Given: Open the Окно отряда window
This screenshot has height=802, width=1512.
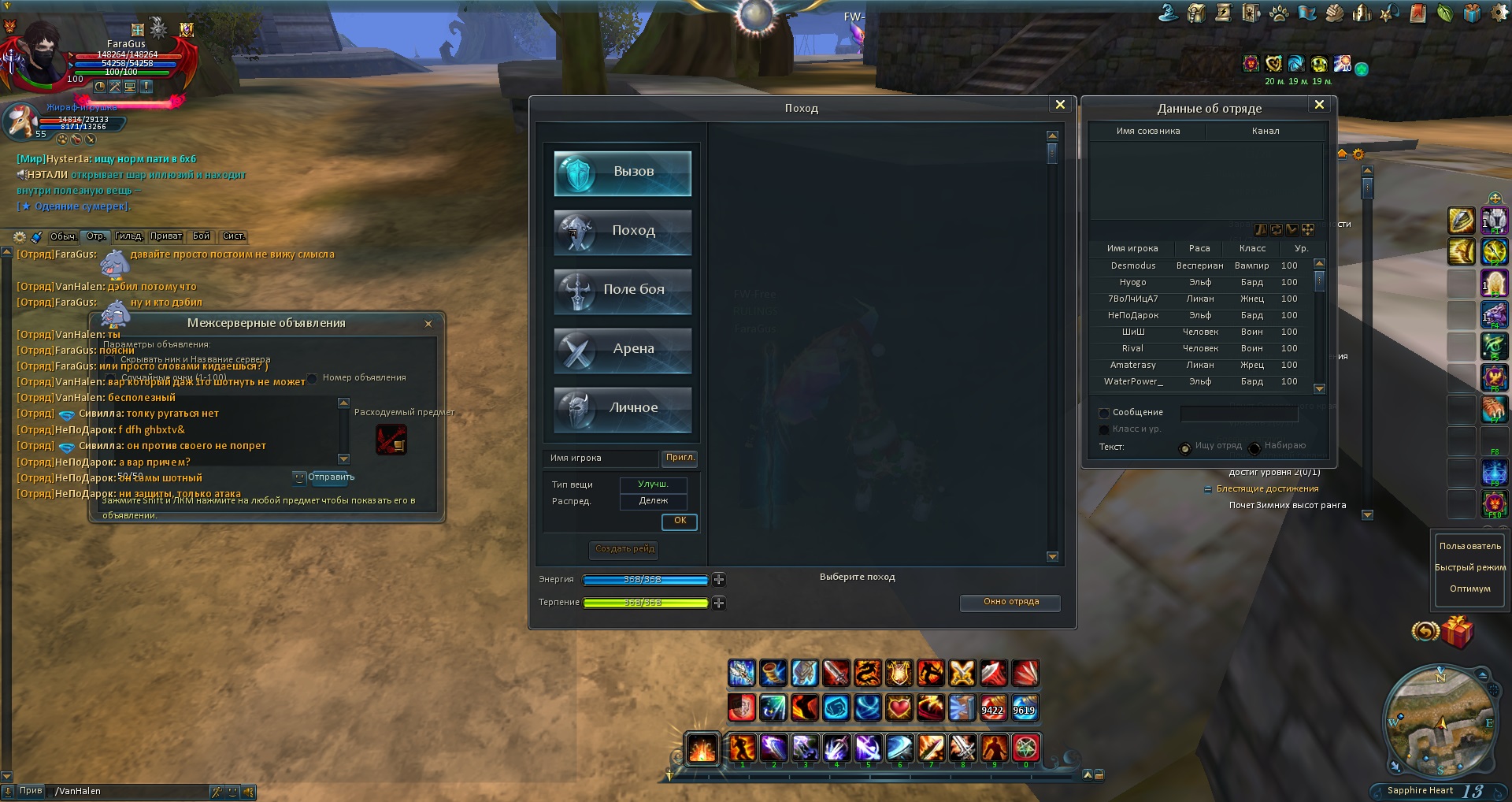Looking at the screenshot, I should click(1010, 602).
